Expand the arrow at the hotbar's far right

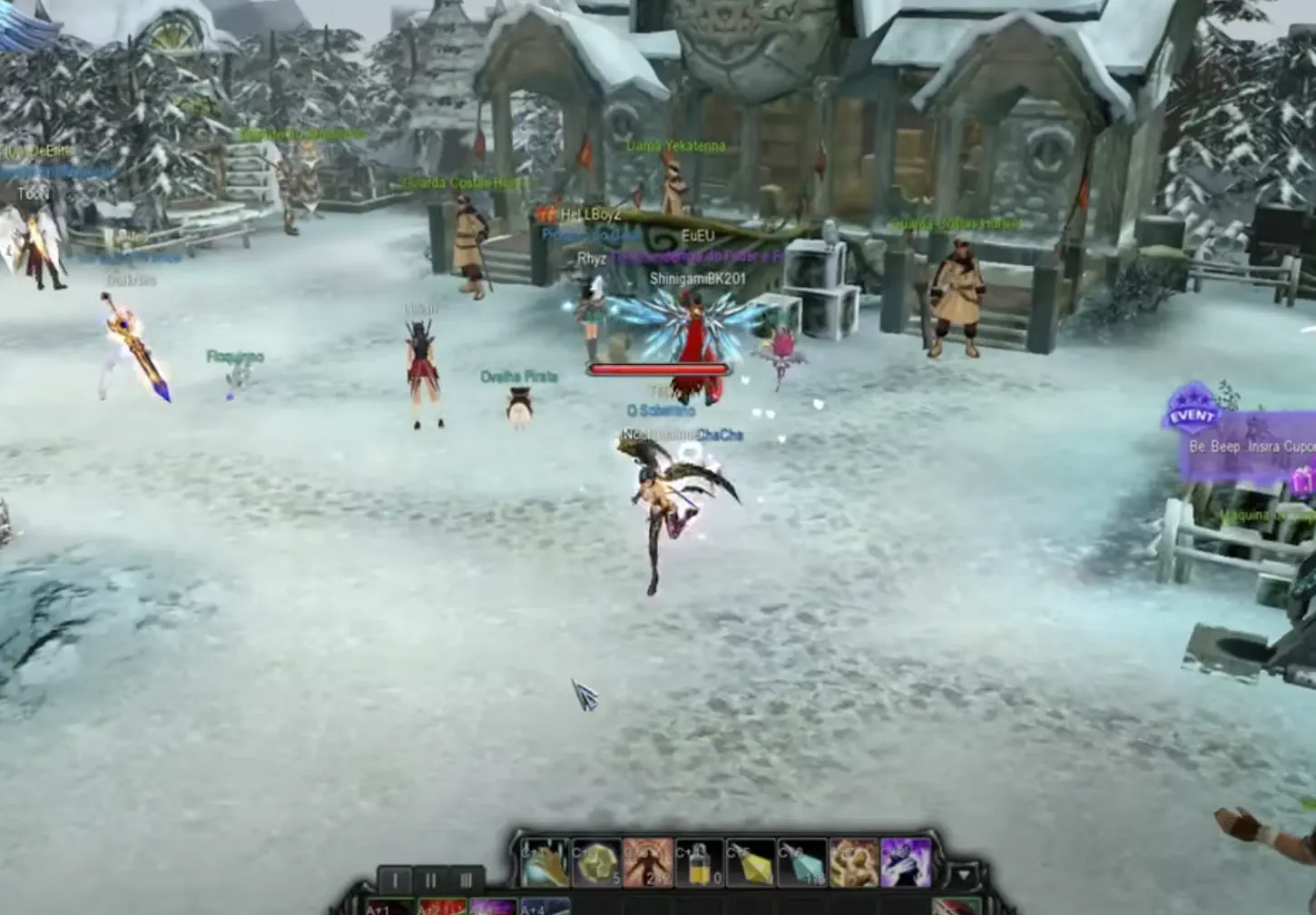pyautogui.click(x=965, y=871)
